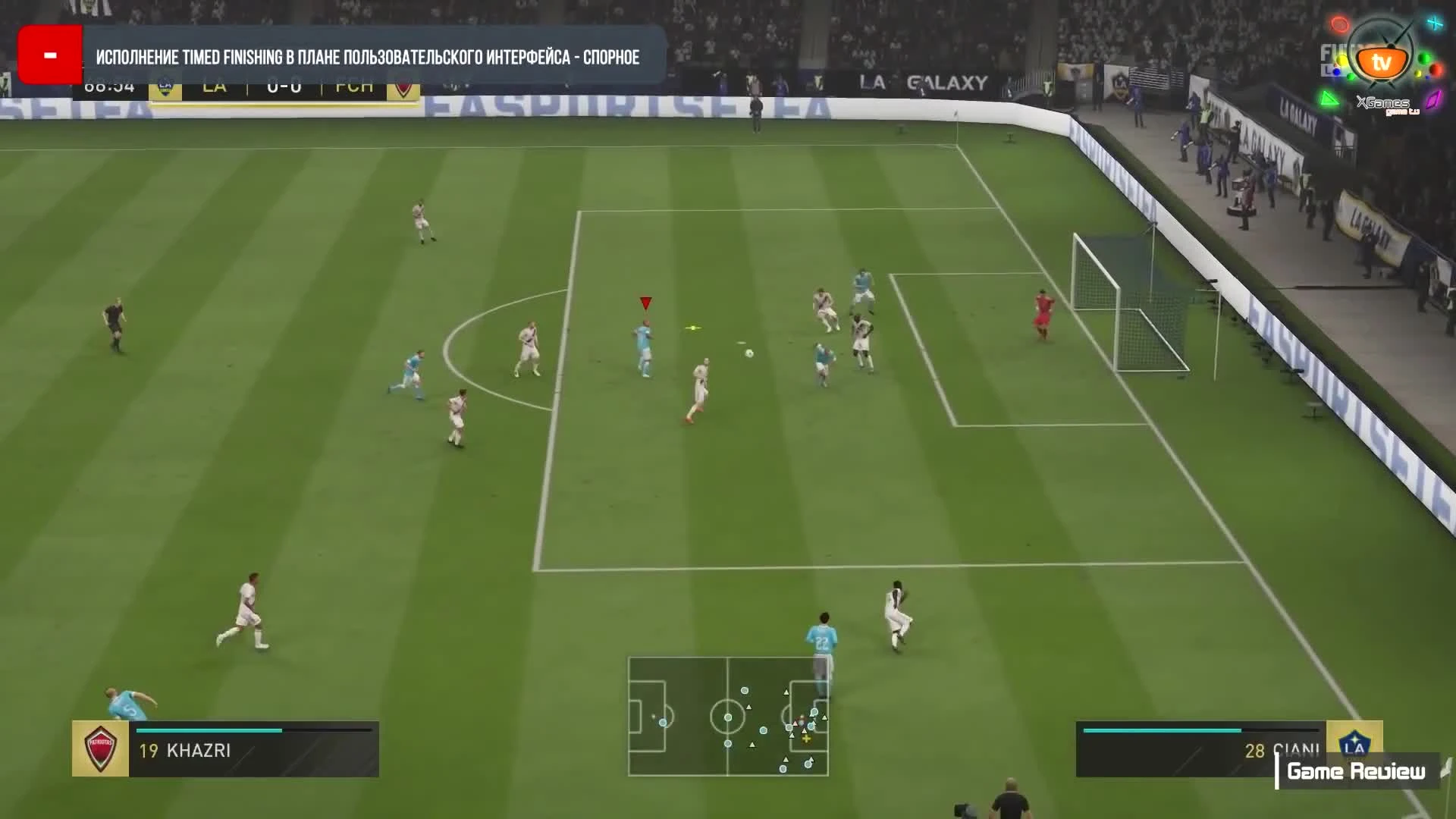Screen dimensions: 1456x819
Task: Toggle the red player indicator arrow
Action: (644, 303)
